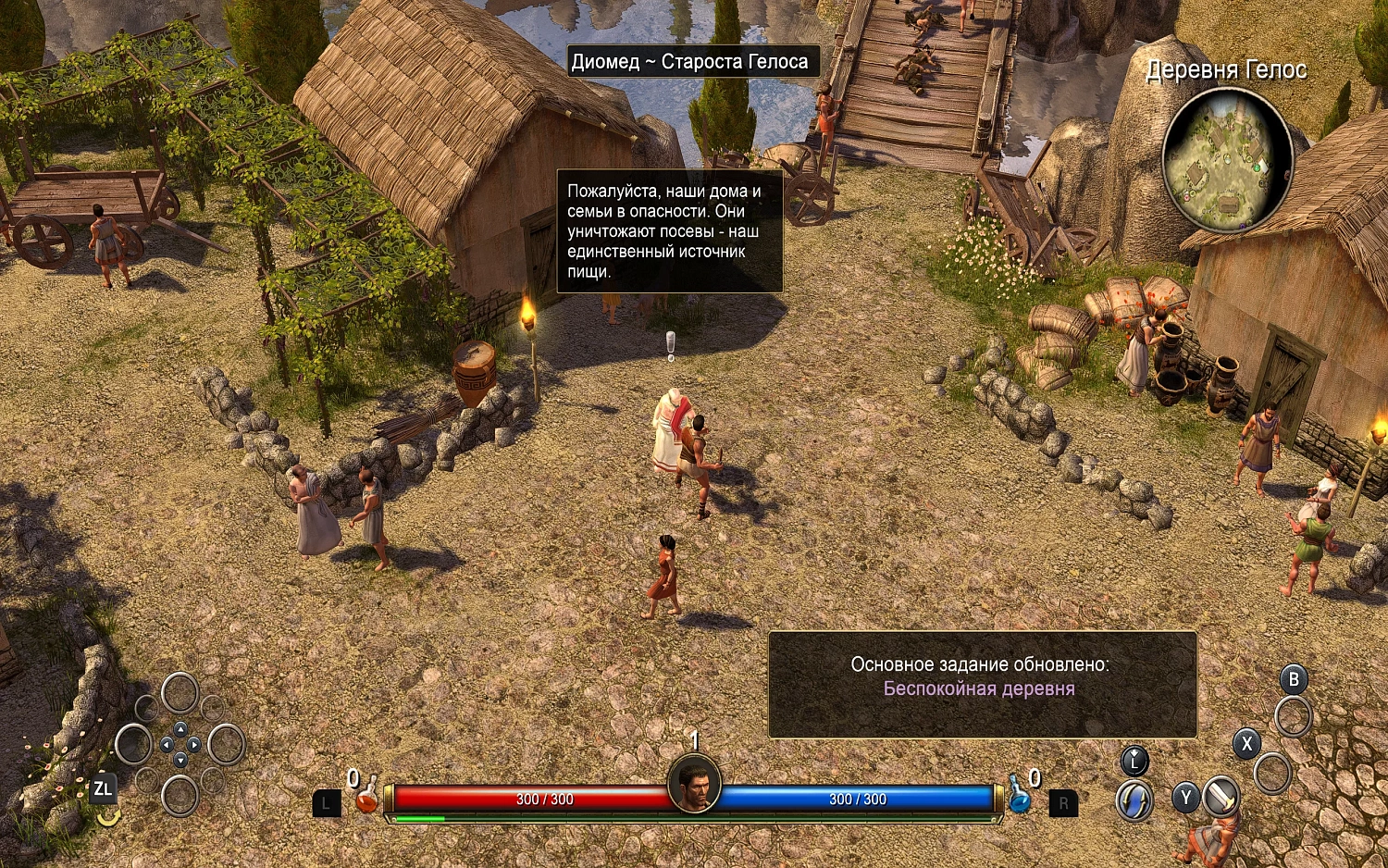
Task: Click the right arrow on the d-pad display
Action: point(194,745)
